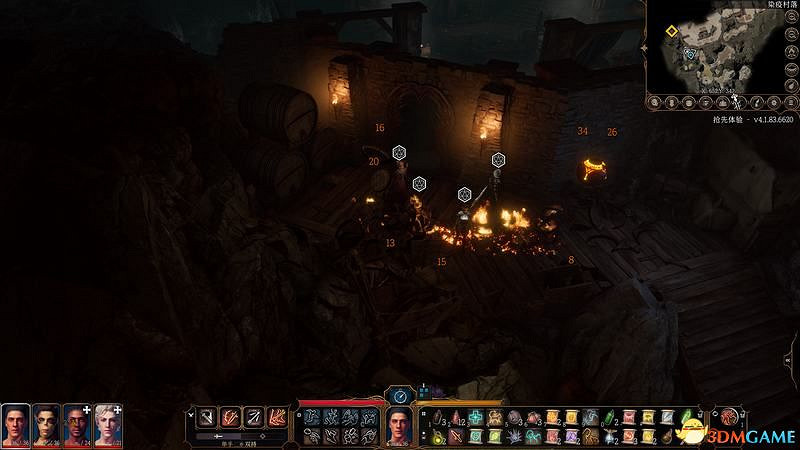Click the end turn hourglass button
The width and height of the screenshot is (800, 450).
(399, 395)
